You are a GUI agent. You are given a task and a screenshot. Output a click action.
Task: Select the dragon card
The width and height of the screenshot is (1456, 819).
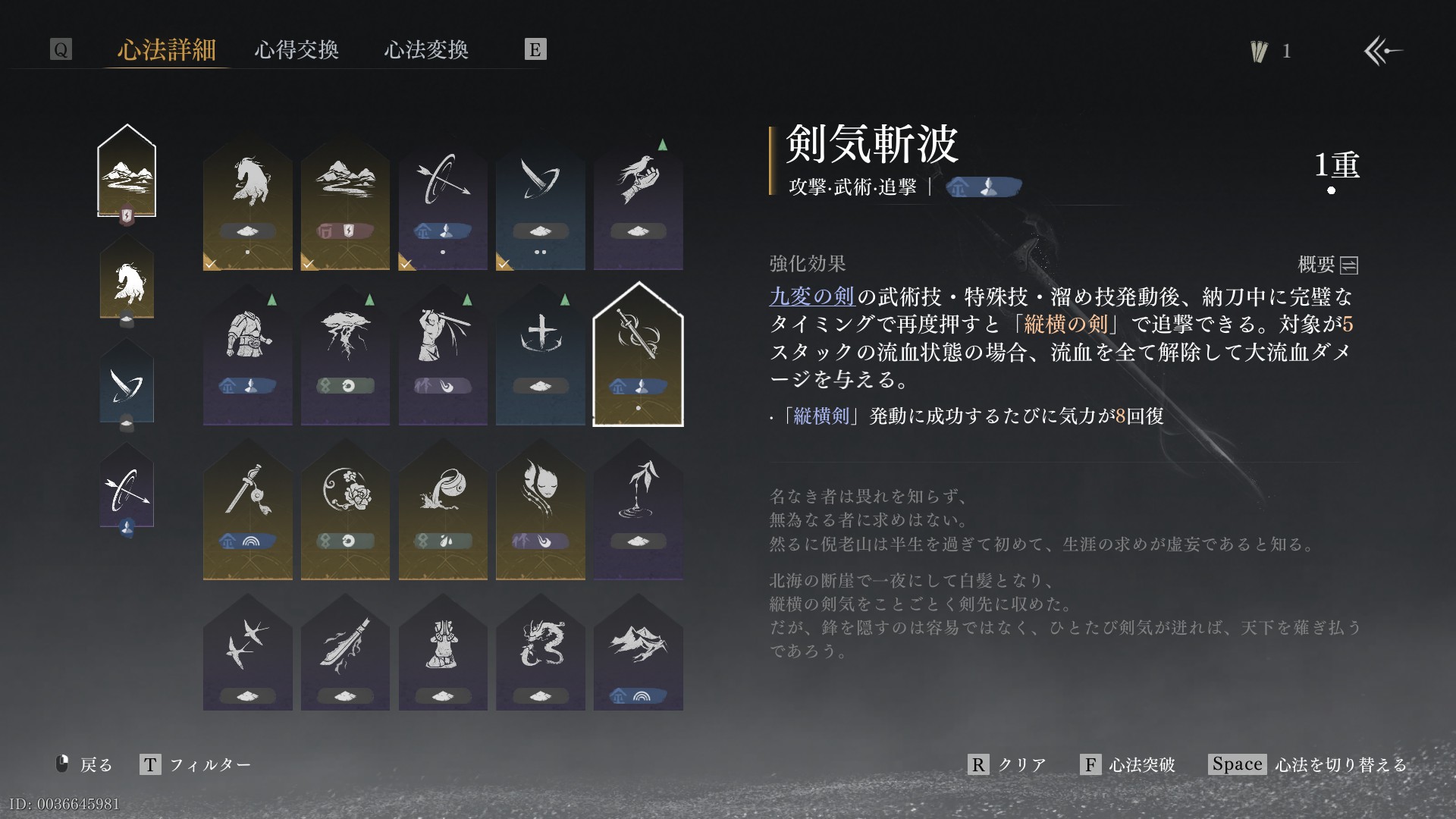[540, 652]
